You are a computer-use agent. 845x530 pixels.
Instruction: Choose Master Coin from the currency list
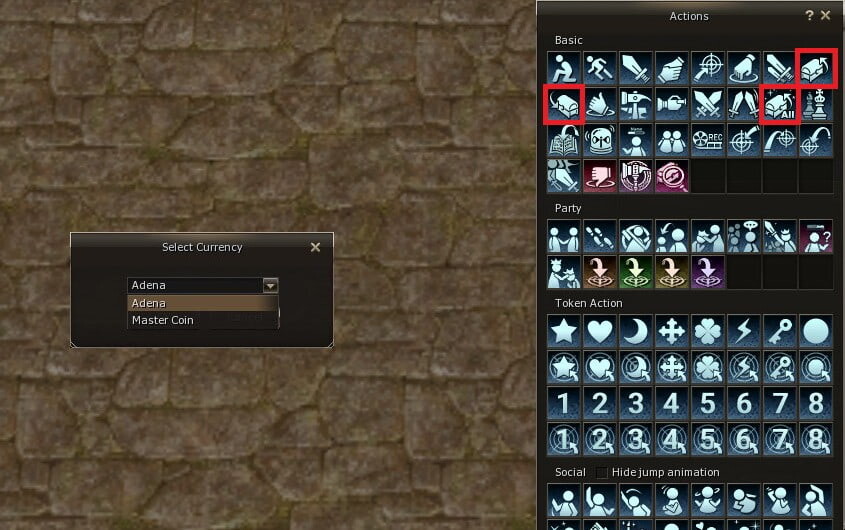pyautogui.click(x=163, y=320)
